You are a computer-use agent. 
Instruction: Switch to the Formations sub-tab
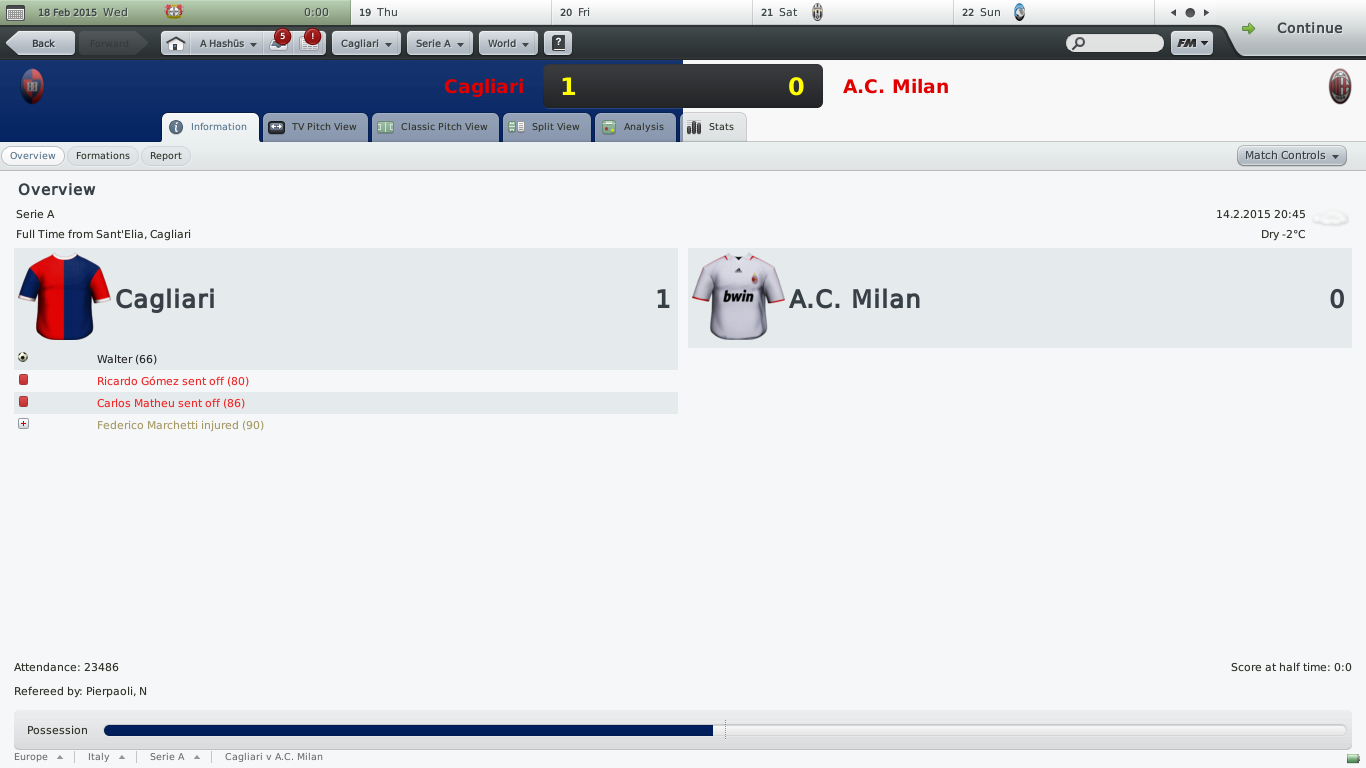(103, 156)
